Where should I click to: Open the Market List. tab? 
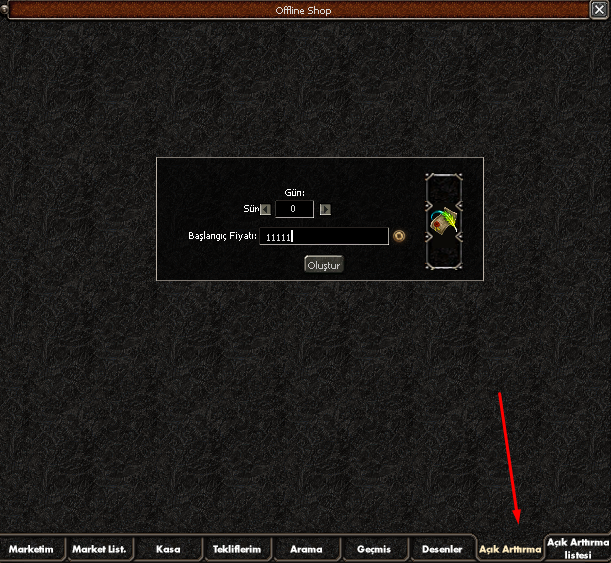[100, 549]
